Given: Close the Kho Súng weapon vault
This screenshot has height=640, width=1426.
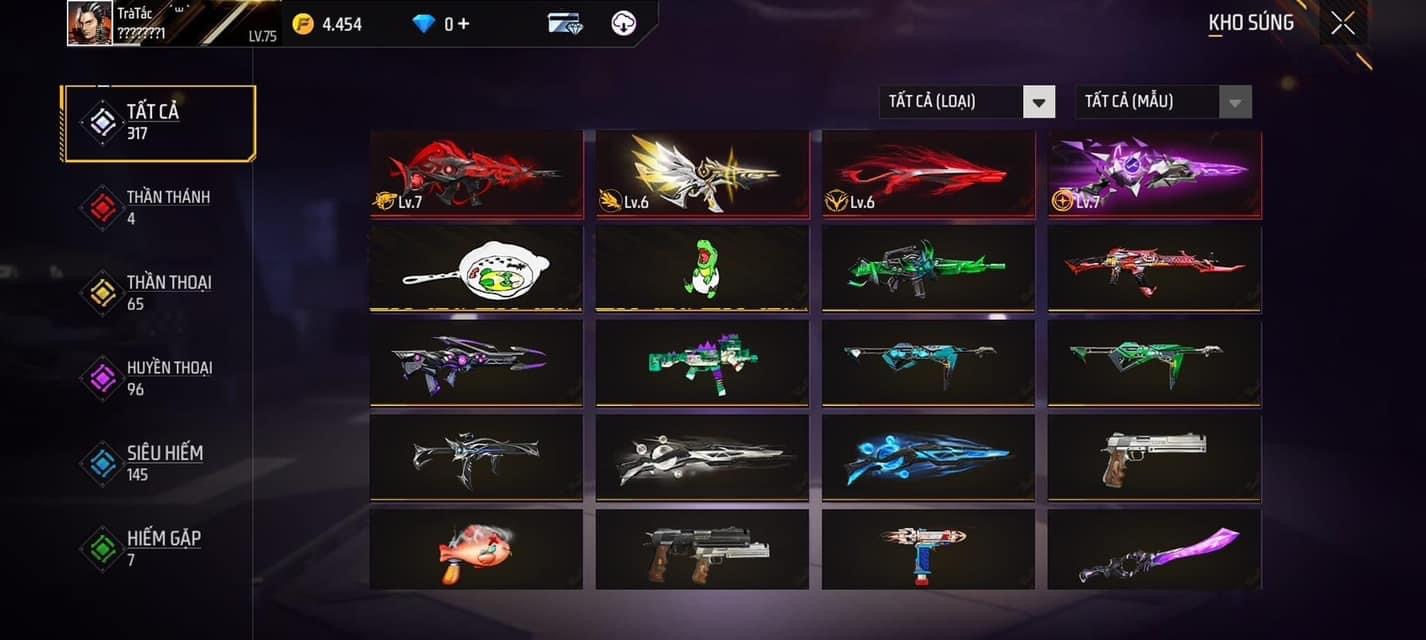Looking at the screenshot, I should point(1343,23).
